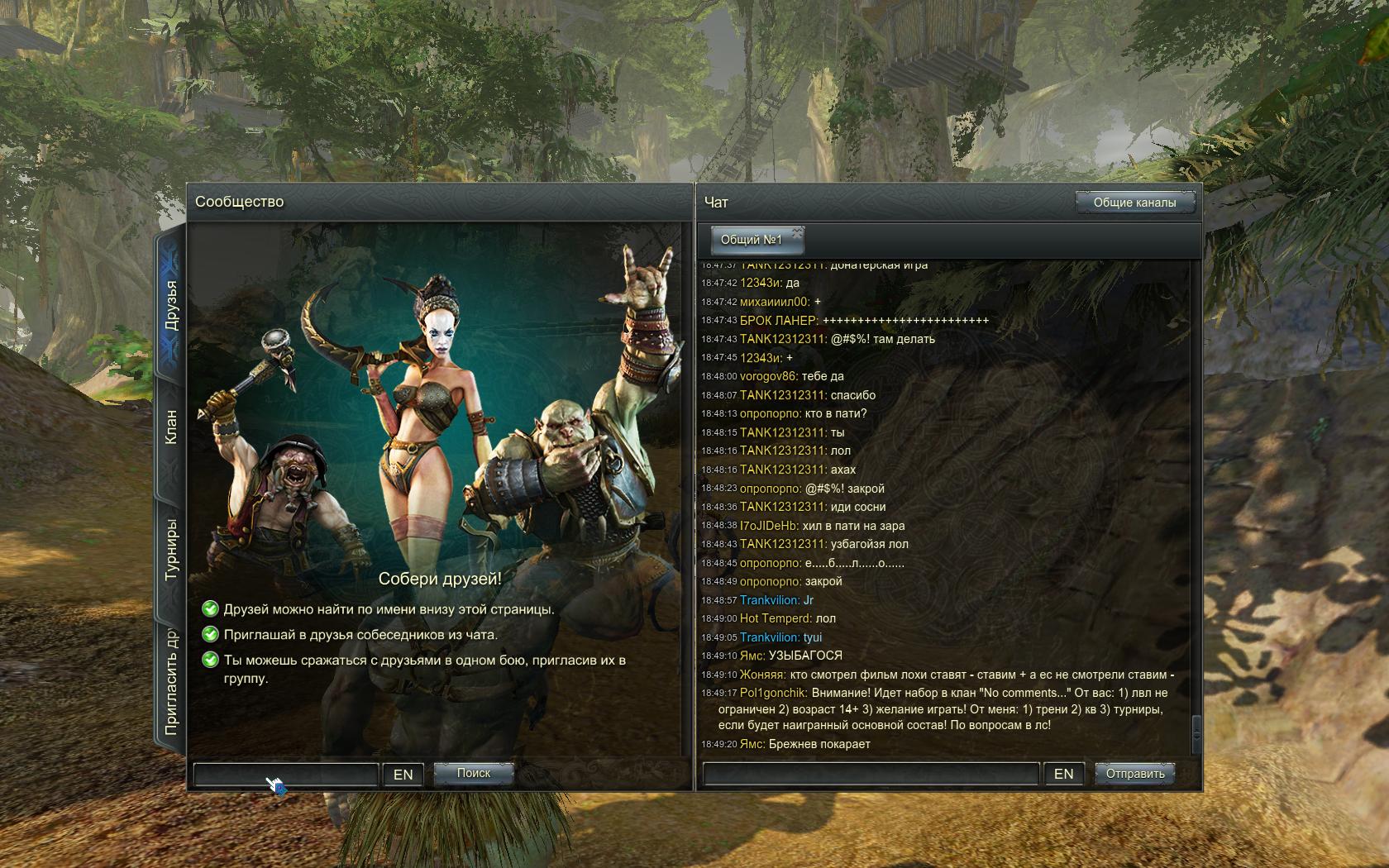Click the l7oJIDeHb nickname in chat
The height and width of the screenshot is (868, 1389).
(x=769, y=526)
